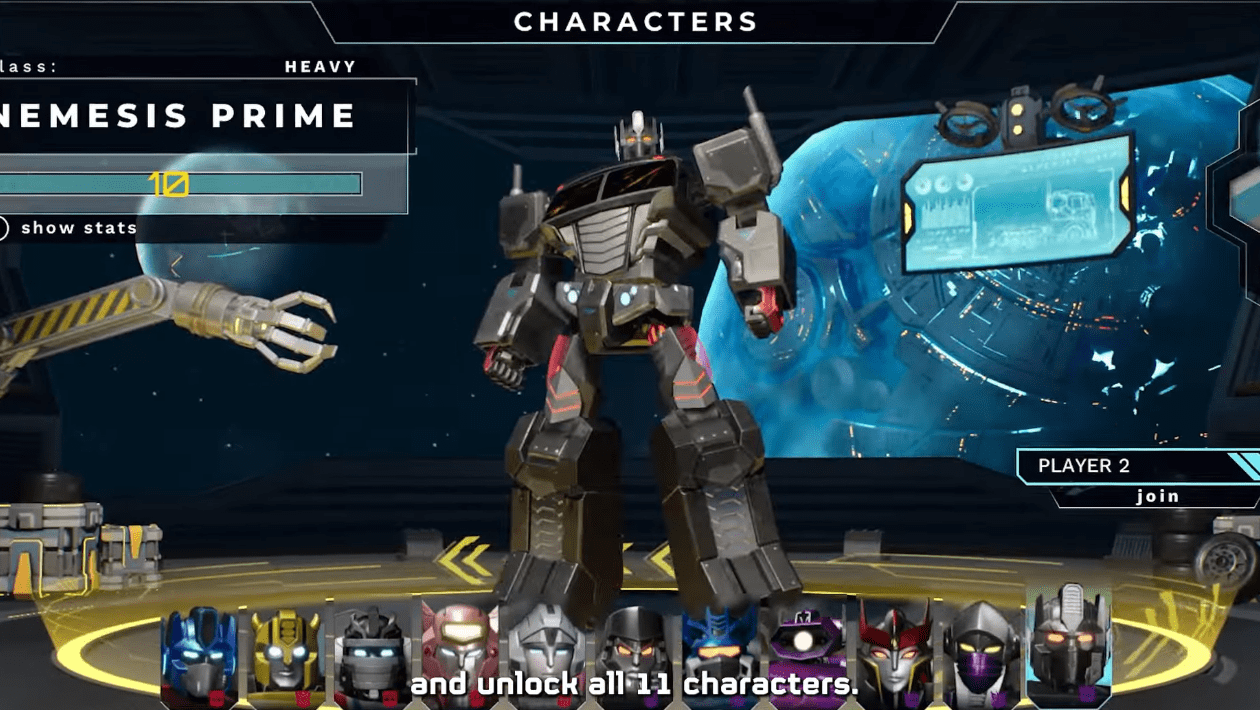The height and width of the screenshot is (710, 1260).
Task: Pick the Wheeljack character portrait
Action: coord(372,652)
